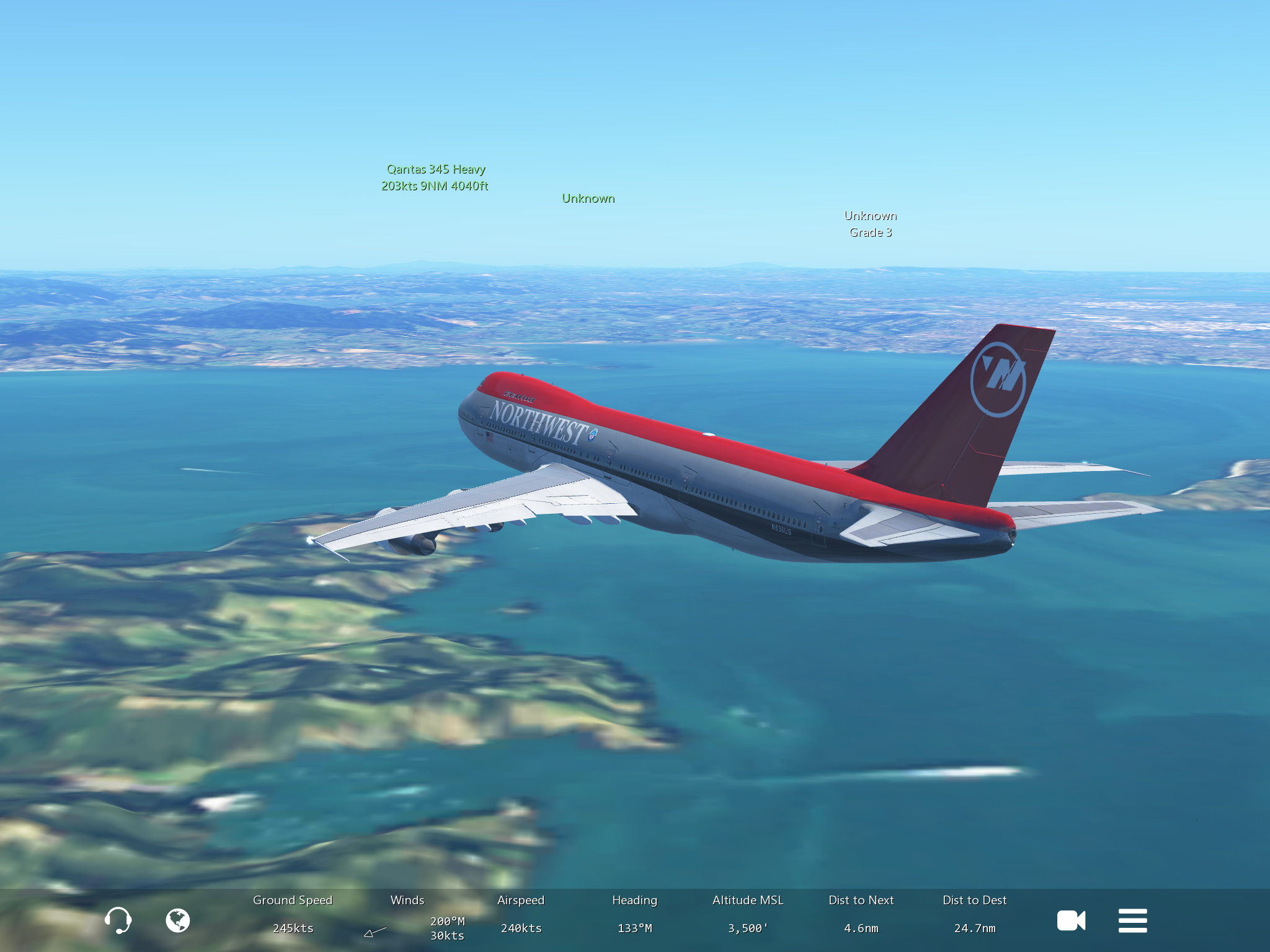Open the ATC headset communications menu

point(117,920)
